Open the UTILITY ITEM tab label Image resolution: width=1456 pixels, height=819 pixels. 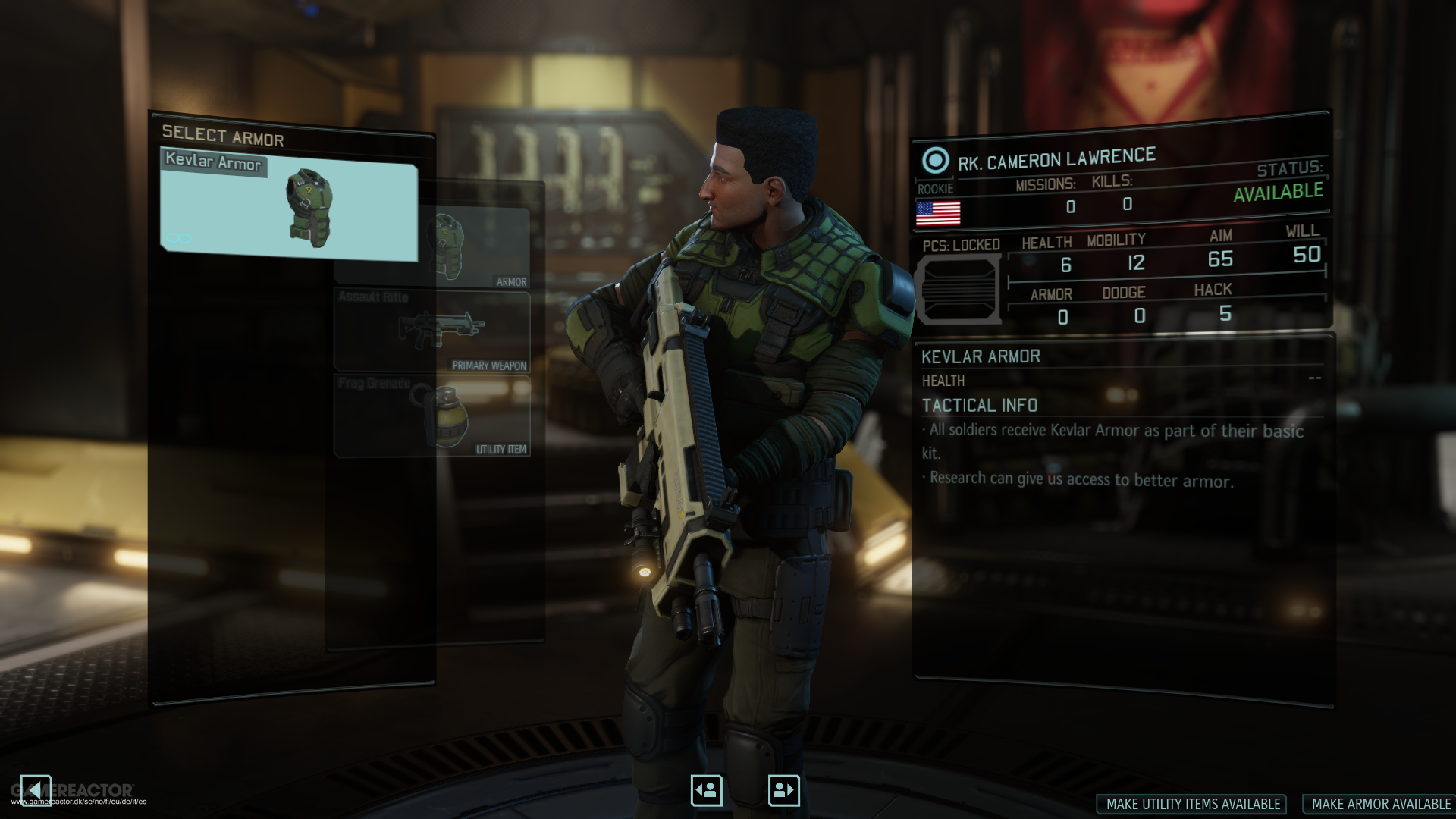tap(503, 449)
